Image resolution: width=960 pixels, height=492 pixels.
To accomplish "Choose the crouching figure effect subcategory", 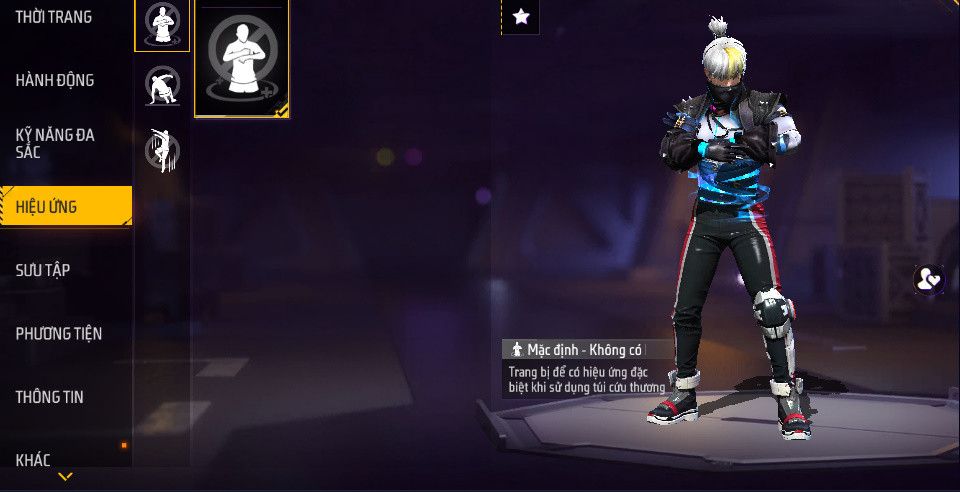I will pos(162,86).
